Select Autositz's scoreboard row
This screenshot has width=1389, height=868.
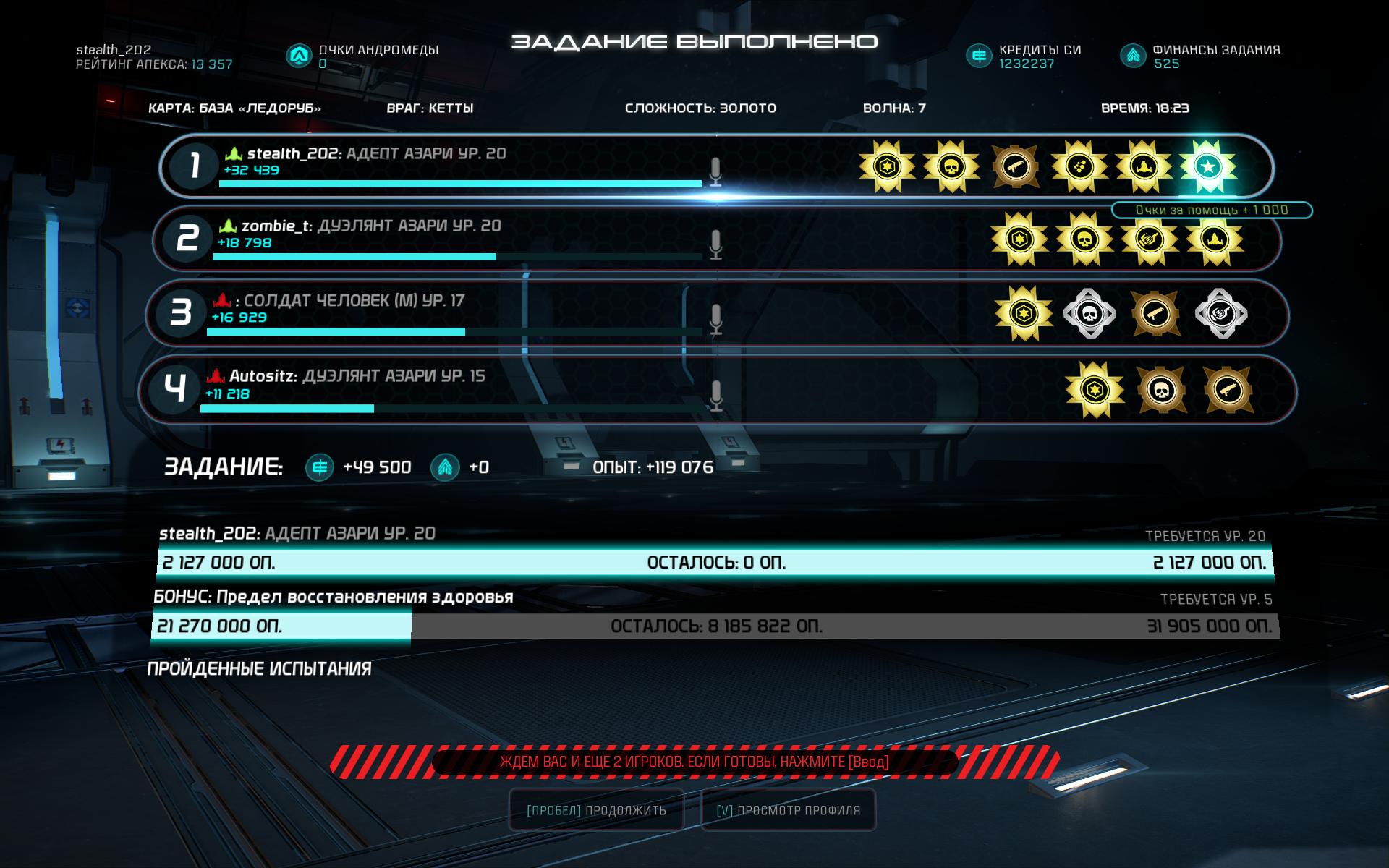point(463,390)
